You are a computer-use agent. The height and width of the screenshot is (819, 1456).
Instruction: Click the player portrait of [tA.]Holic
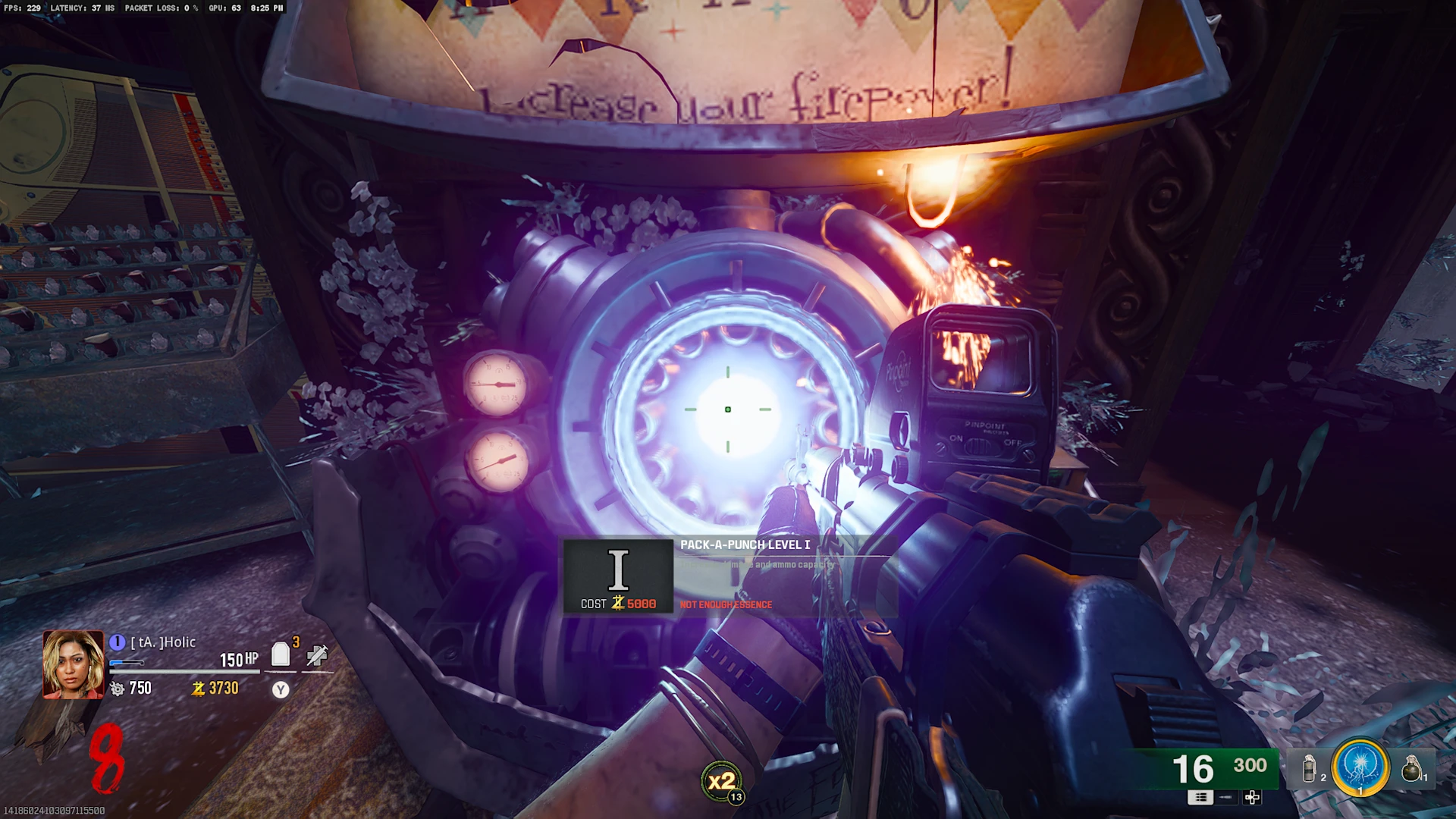73,664
